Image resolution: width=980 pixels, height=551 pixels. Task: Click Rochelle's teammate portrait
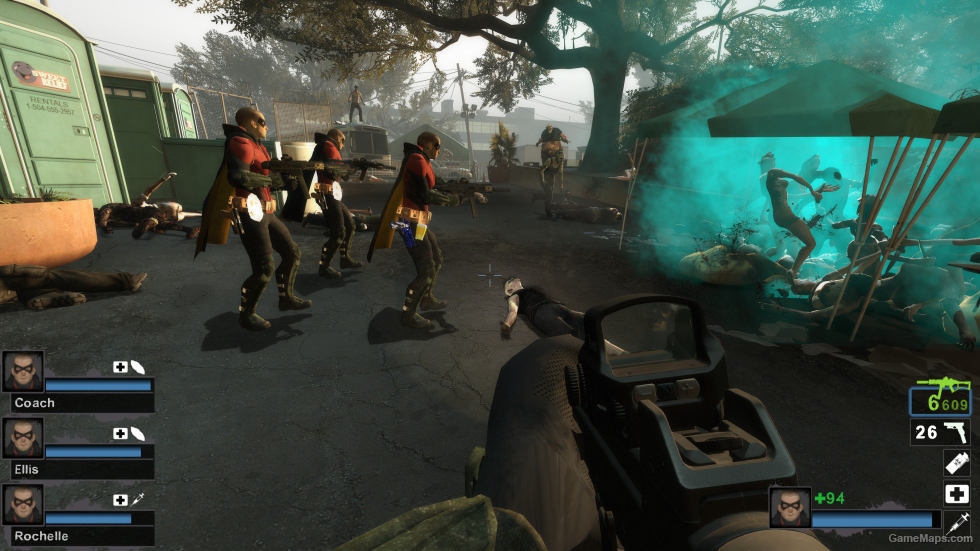pyautogui.click(x=22, y=504)
